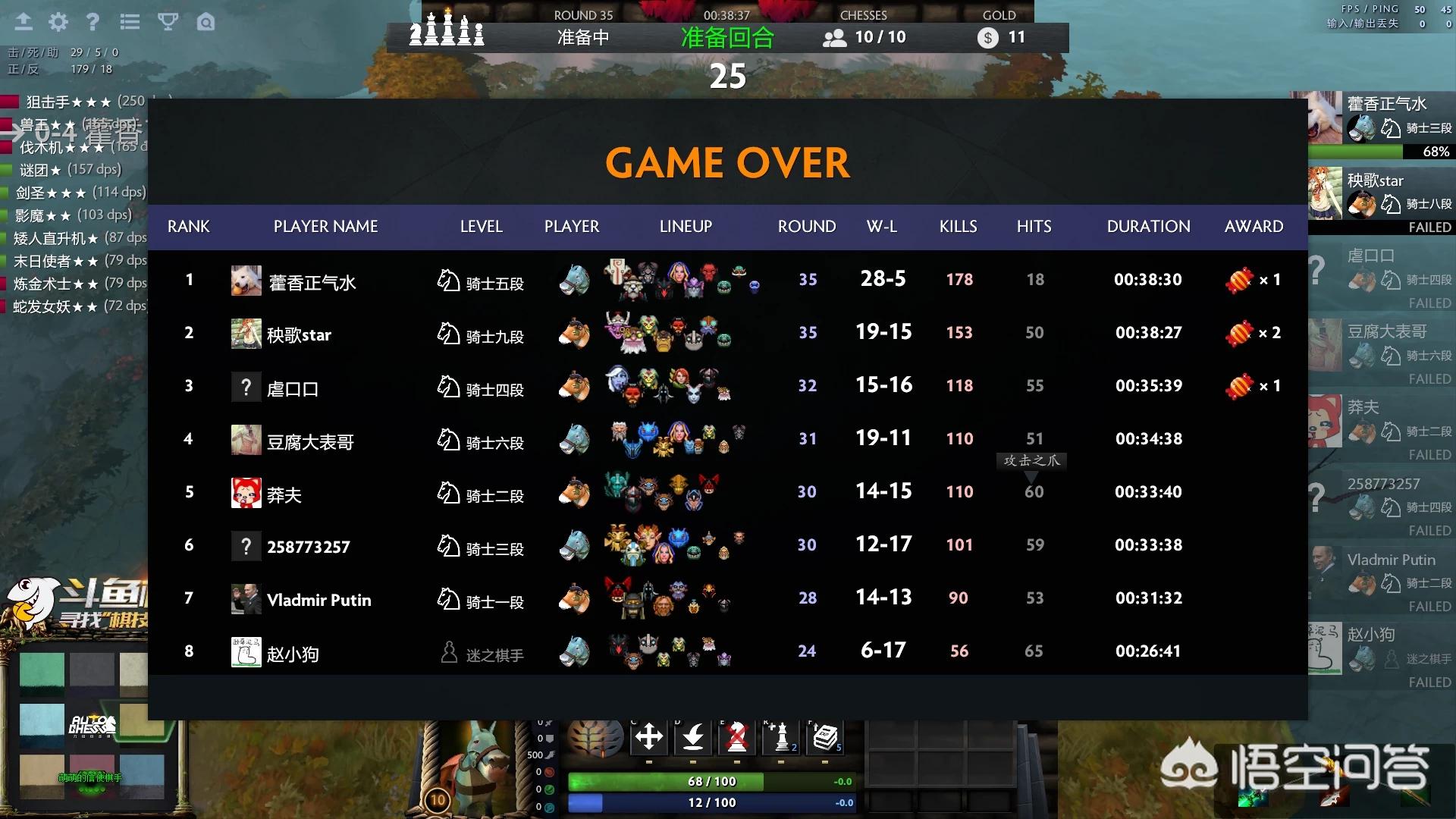Show the trophy leaderboard icon
Viewport: 1456px width, 819px height.
tap(168, 22)
